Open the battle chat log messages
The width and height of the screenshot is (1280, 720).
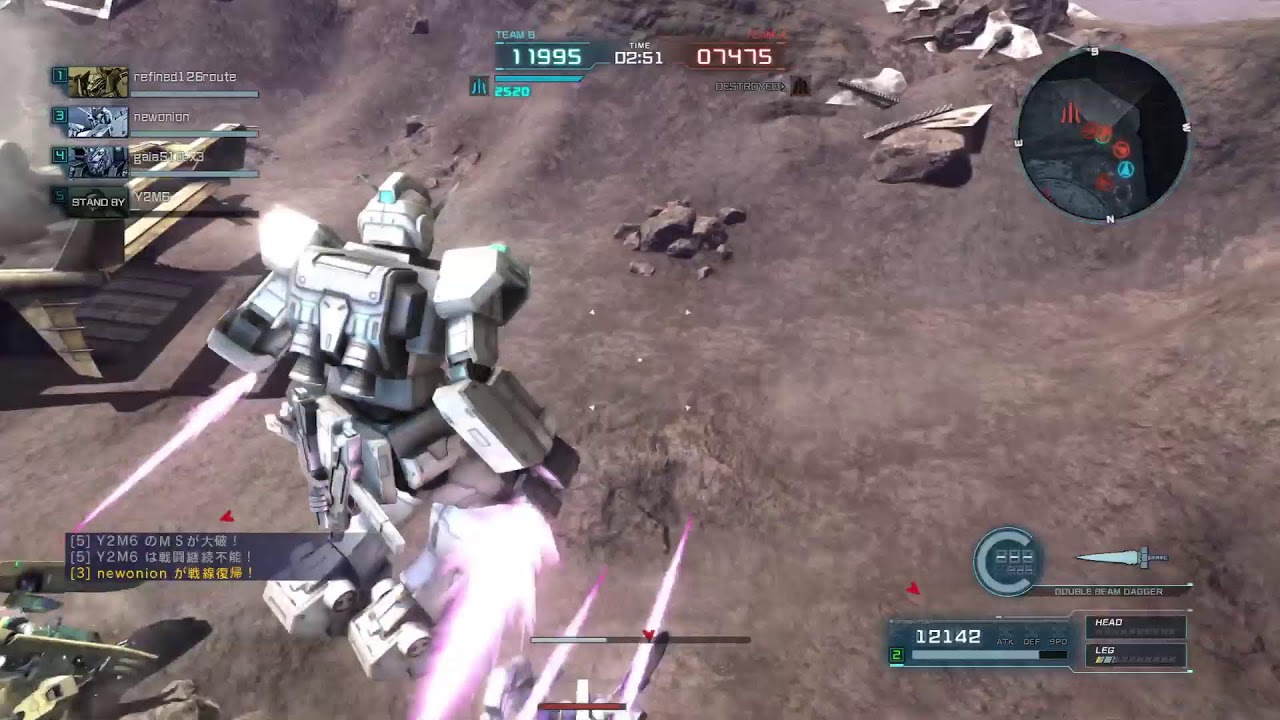click(x=160, y=557)
